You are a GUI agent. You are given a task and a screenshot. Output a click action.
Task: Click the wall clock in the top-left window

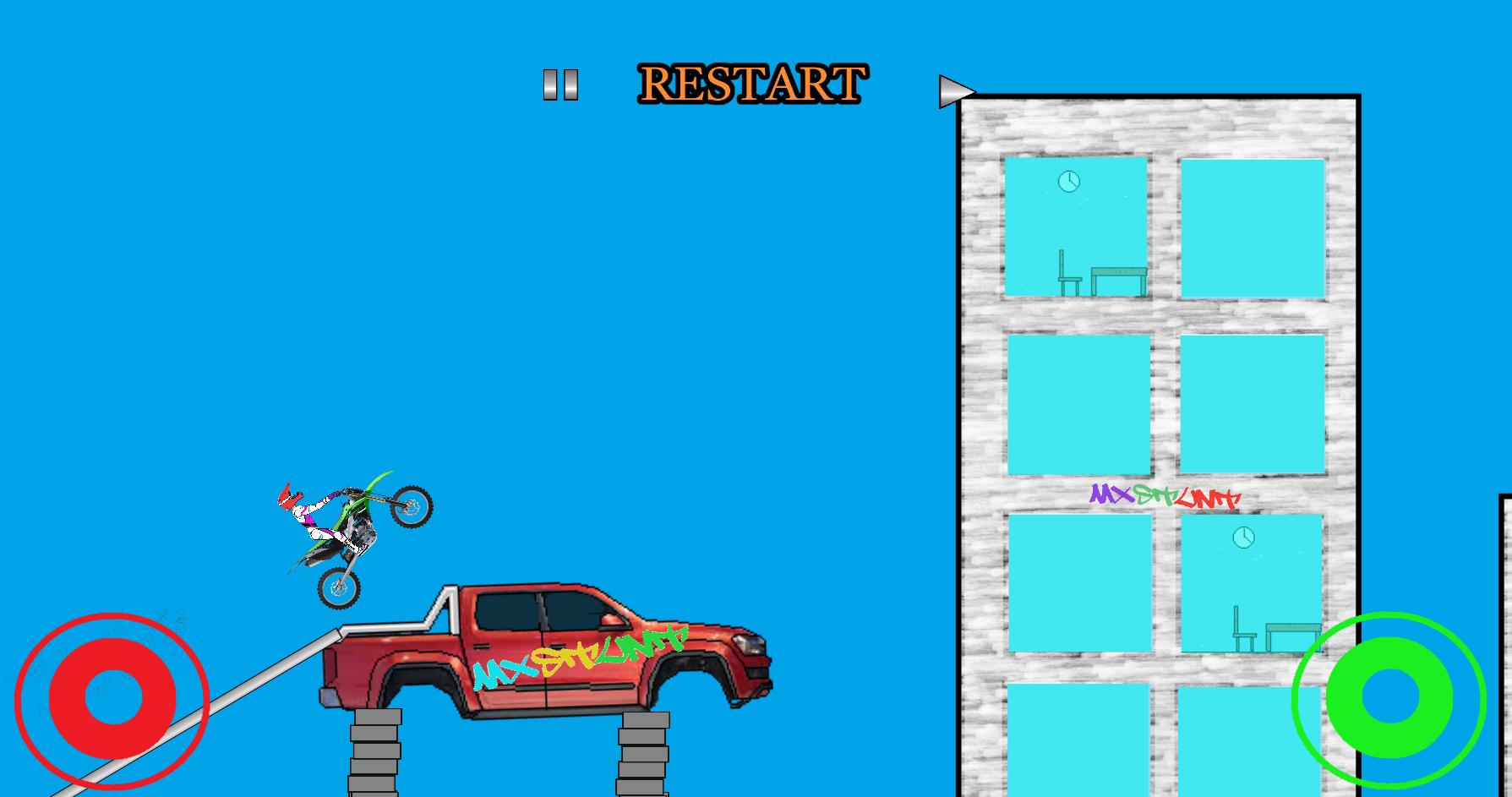click(x=1067, y=180)
